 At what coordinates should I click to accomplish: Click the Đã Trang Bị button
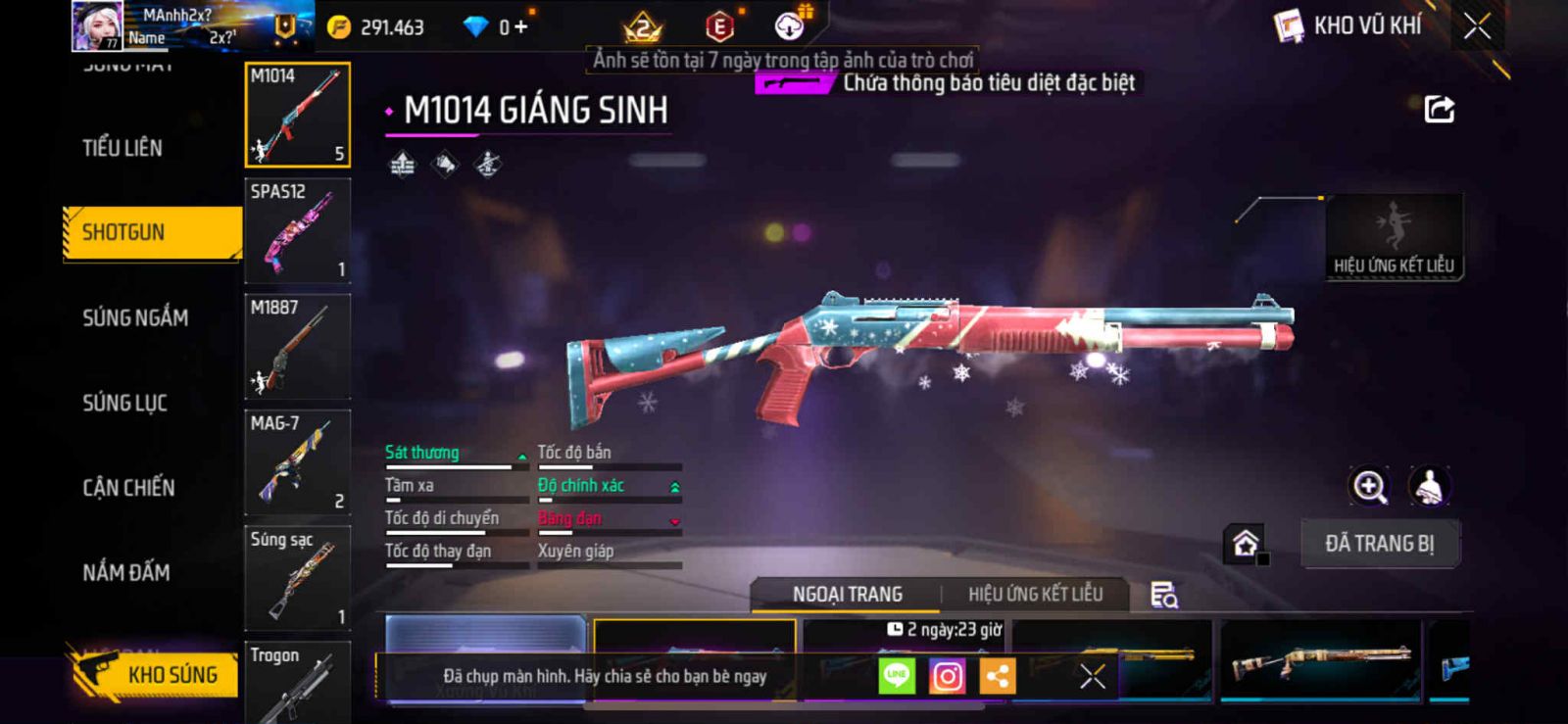click(x=1379, y=544)
